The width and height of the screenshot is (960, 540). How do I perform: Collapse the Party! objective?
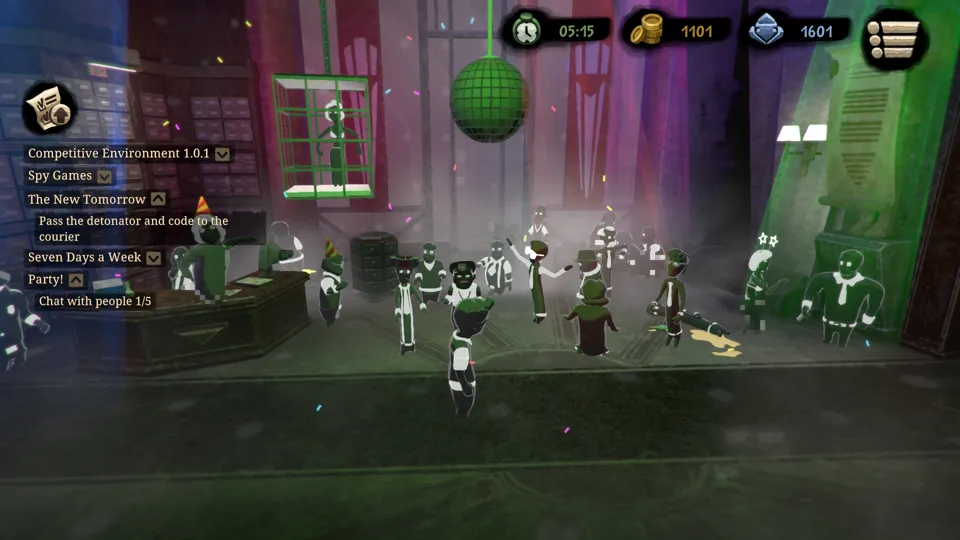(x=76, y=280)
